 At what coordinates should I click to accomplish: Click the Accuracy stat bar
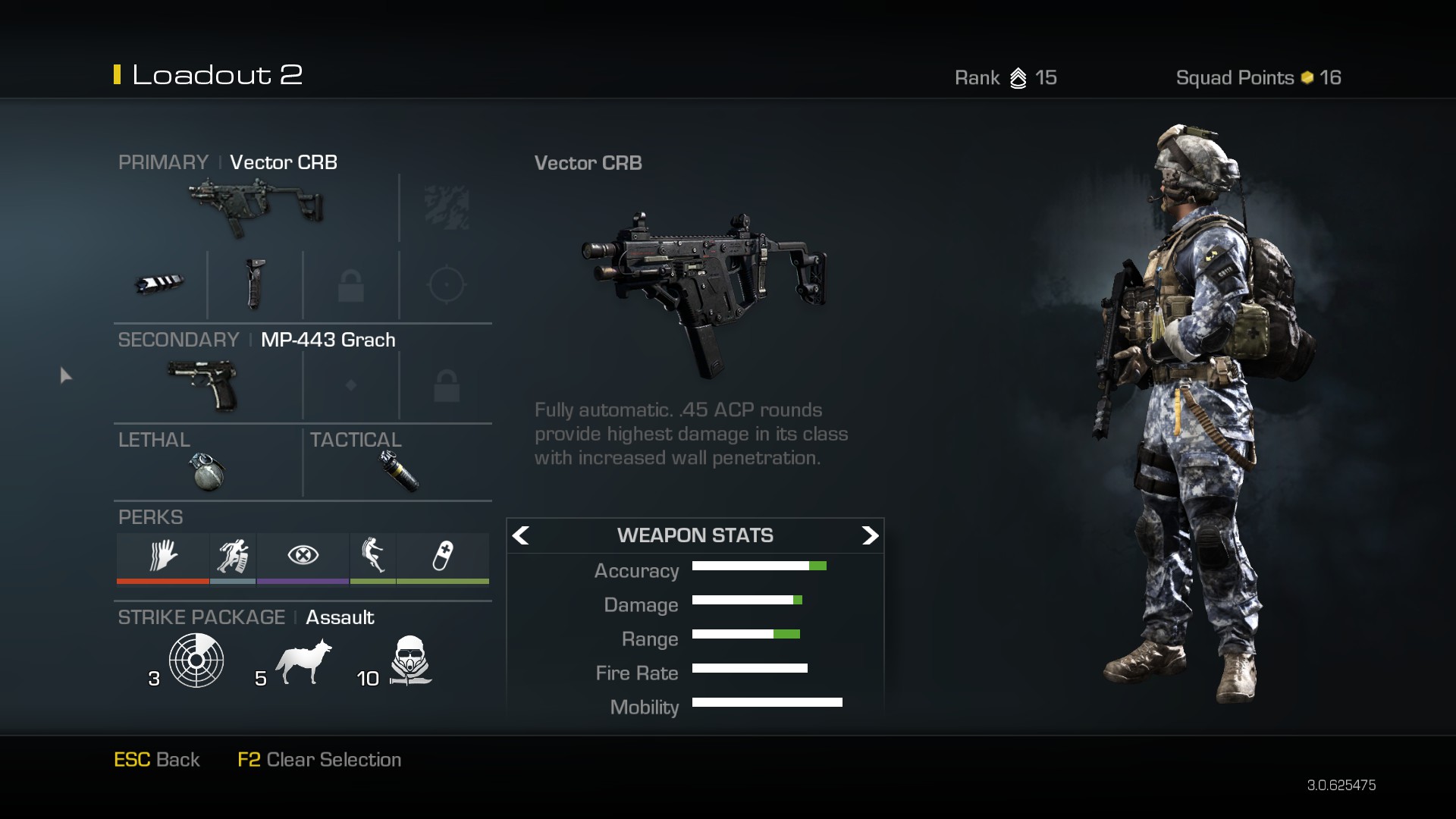pos(758,566)
